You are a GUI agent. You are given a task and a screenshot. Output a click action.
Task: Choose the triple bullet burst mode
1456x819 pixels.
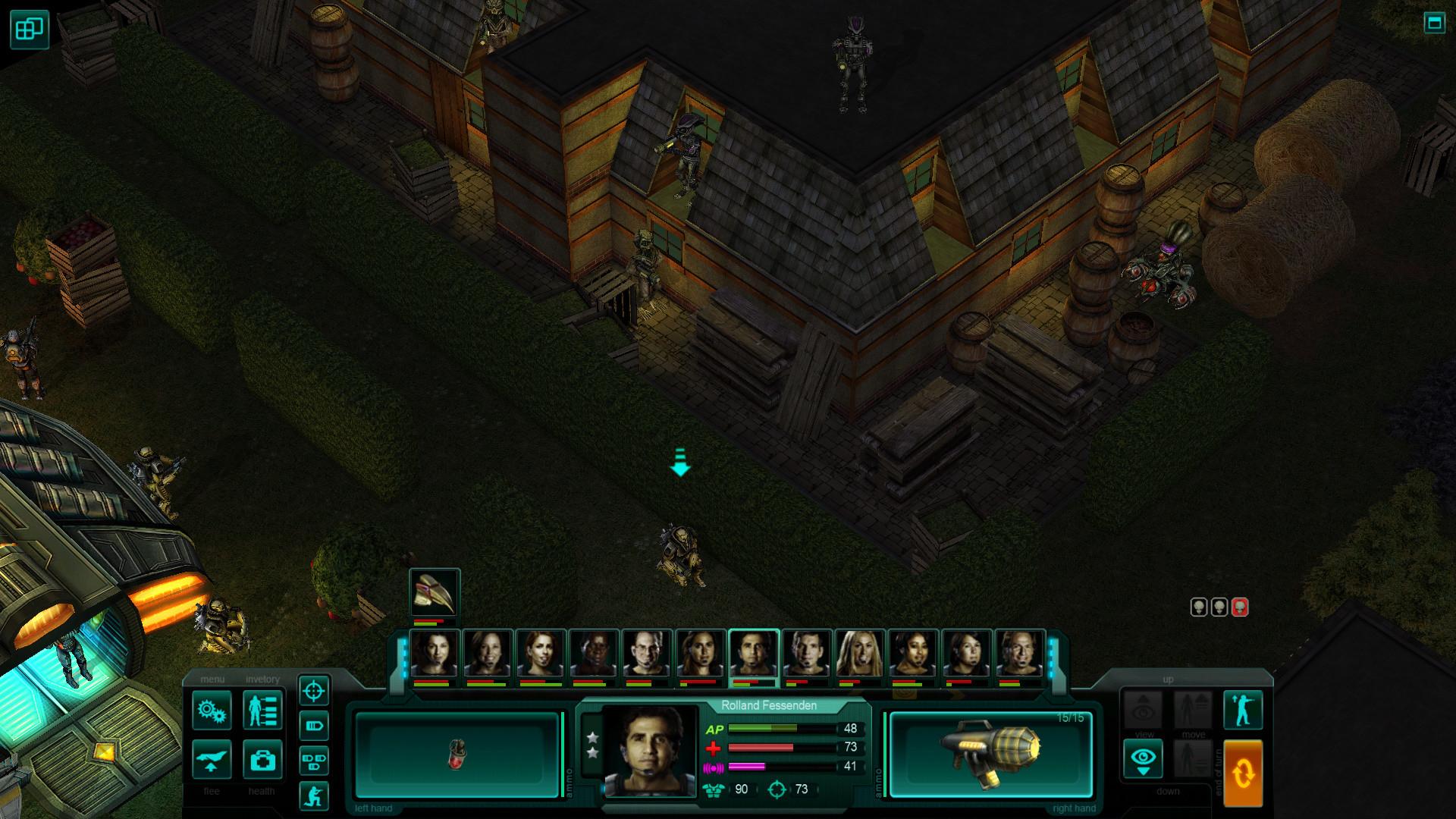click(314, 760)
